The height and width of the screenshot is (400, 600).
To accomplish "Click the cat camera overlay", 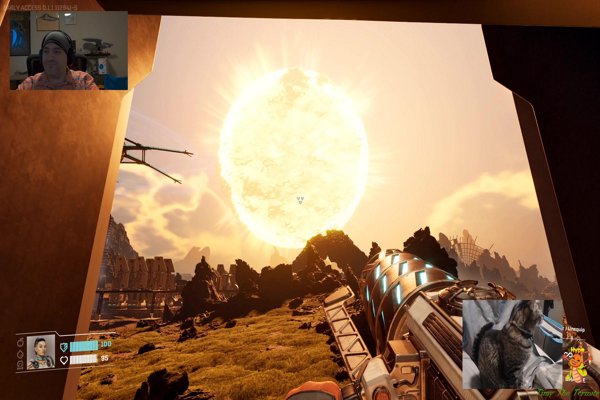I will tap(512, 344).
